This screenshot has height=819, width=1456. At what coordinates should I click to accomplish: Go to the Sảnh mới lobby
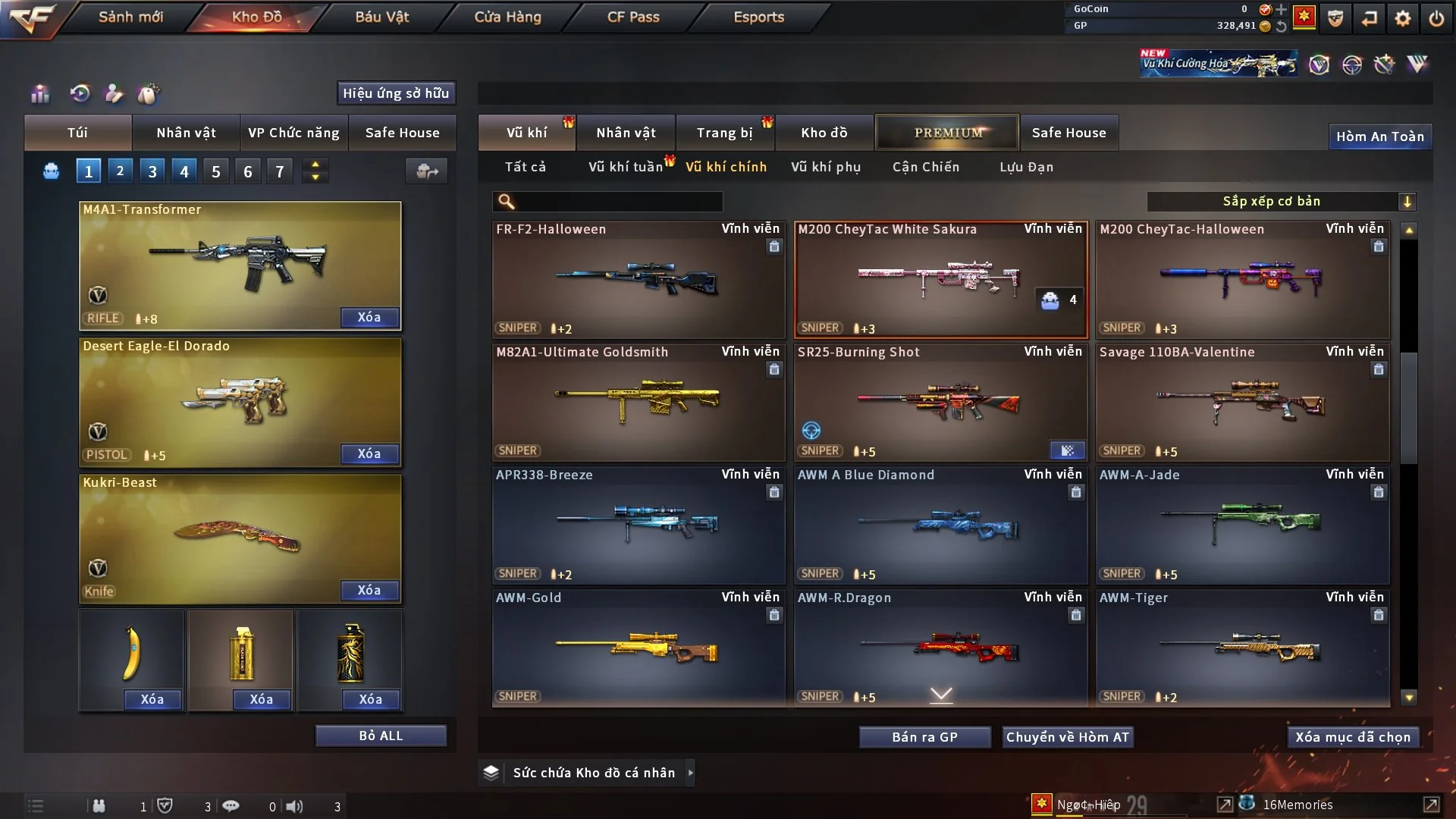point(130,17)
